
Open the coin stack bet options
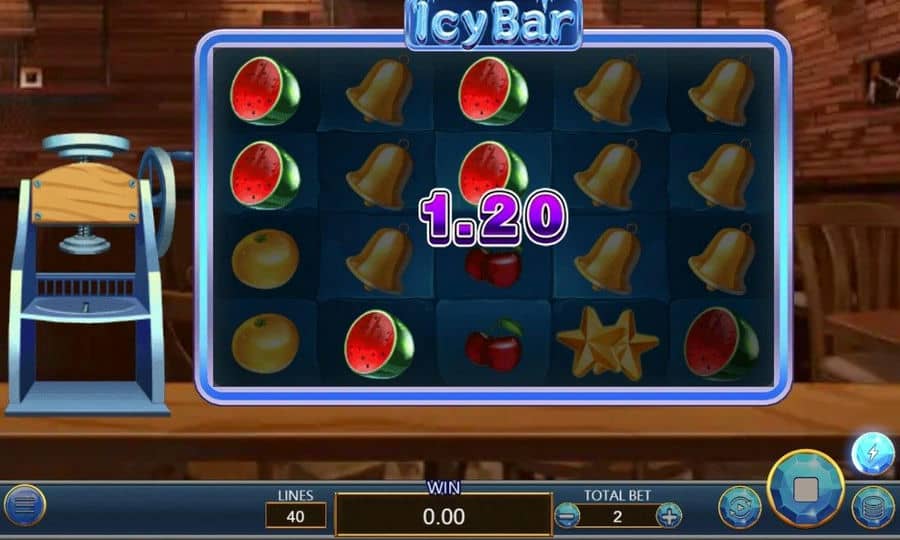[x=872, y=507]
